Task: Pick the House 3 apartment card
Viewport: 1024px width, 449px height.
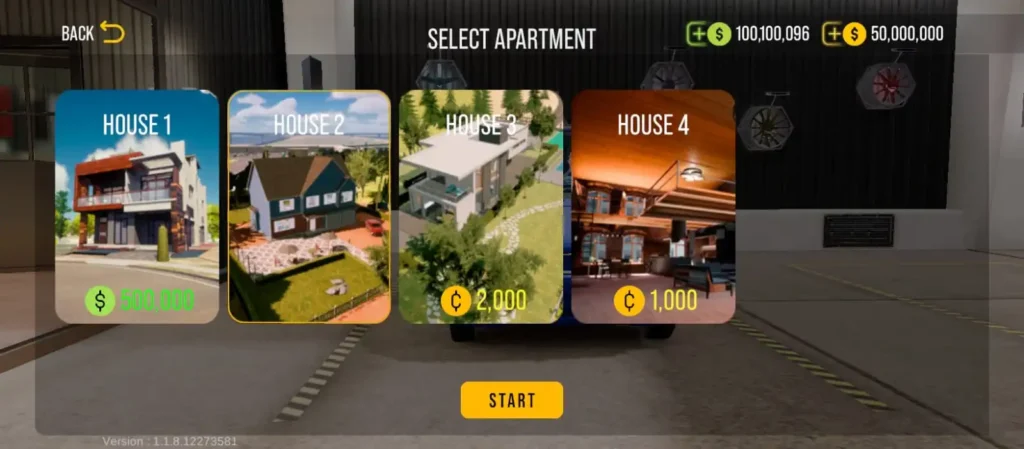Action: click(x=481, y=207)
